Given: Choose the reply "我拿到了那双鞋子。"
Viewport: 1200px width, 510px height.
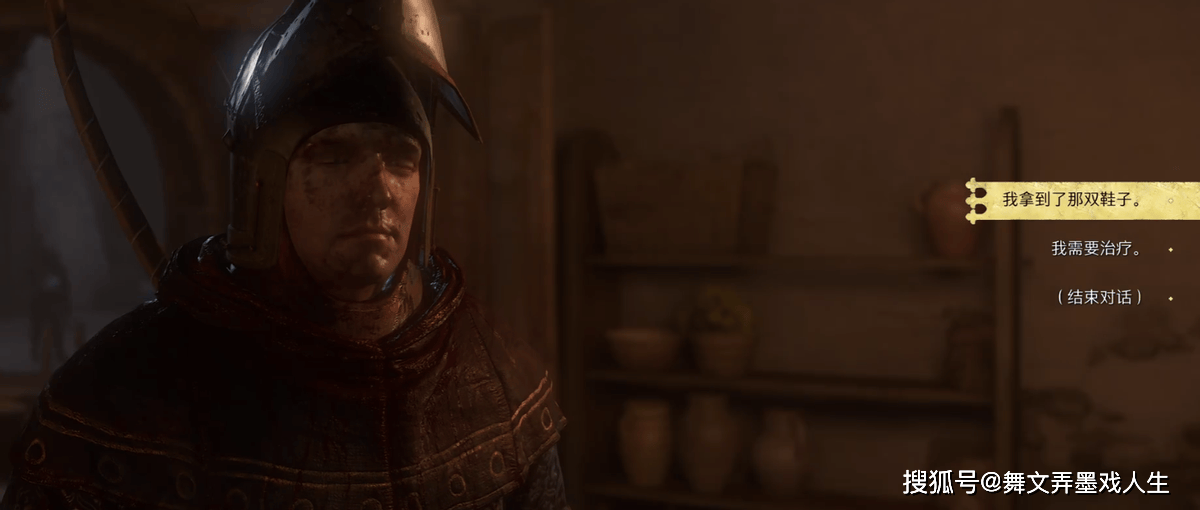Looking at the screenshot, I should tap(1072, 200).
